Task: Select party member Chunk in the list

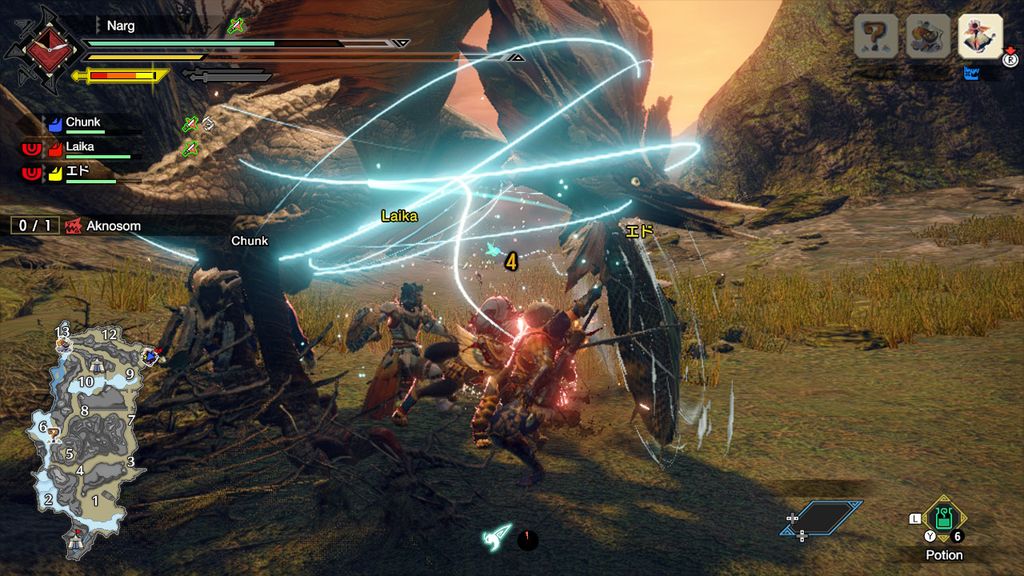Action: [84, 123]
